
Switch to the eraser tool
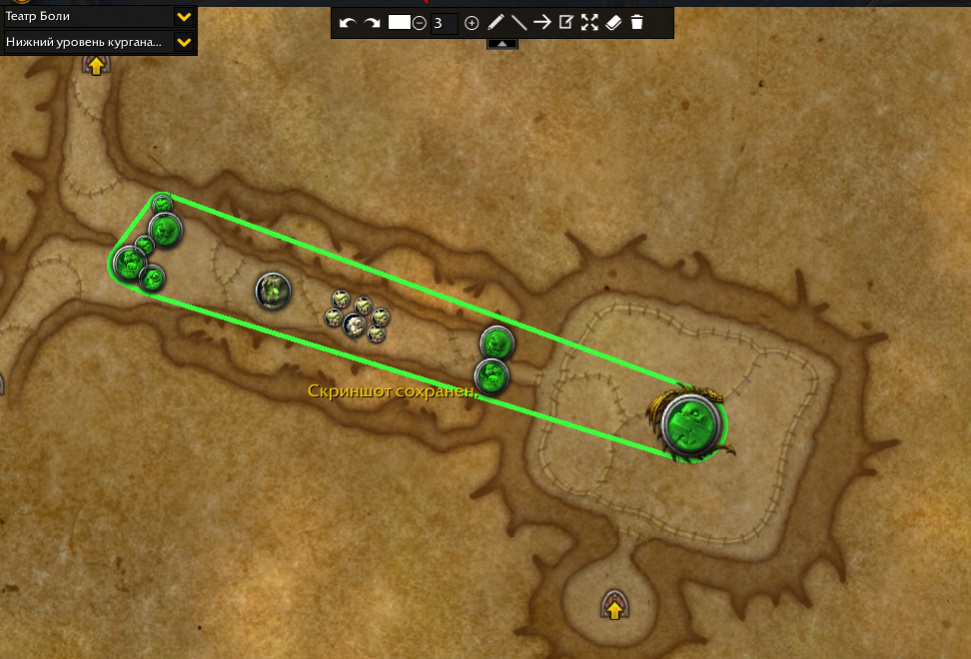(614, 22)
